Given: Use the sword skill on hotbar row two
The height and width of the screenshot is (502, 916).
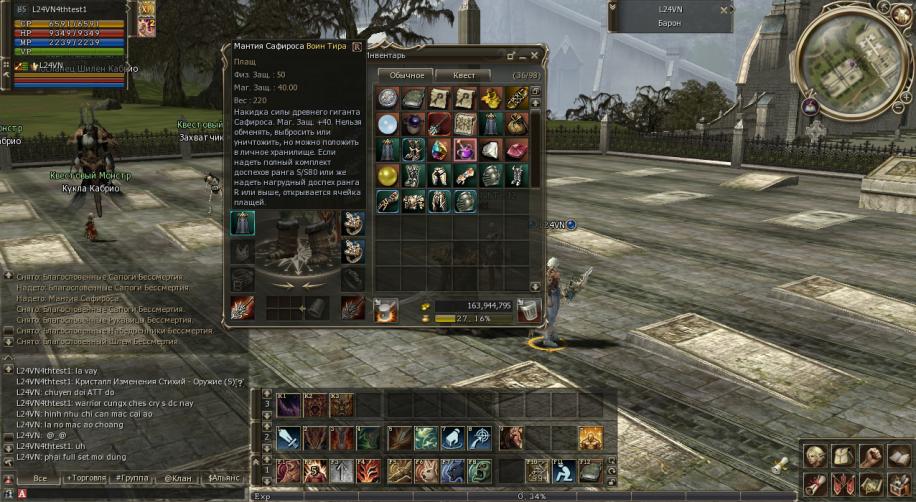Looking at the screenshot, I should (288, 437).
